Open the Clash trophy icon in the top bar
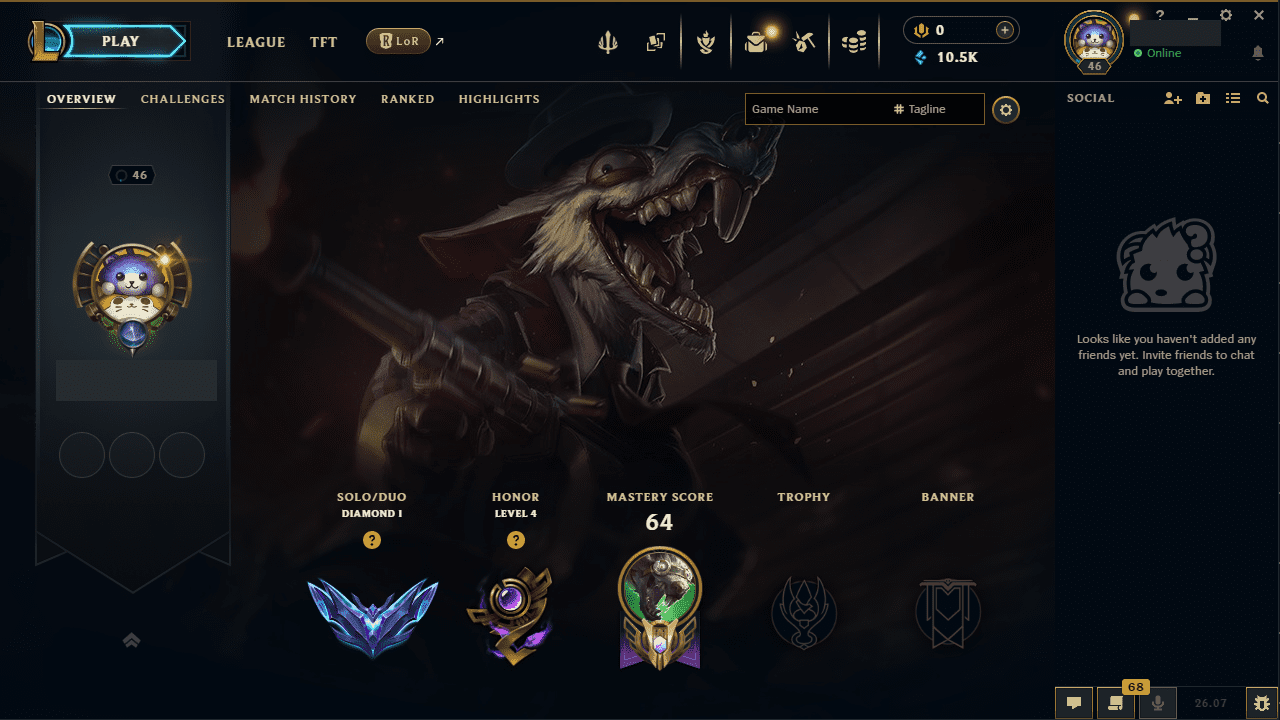1280x720 pixels. click(x=706, y=43)
